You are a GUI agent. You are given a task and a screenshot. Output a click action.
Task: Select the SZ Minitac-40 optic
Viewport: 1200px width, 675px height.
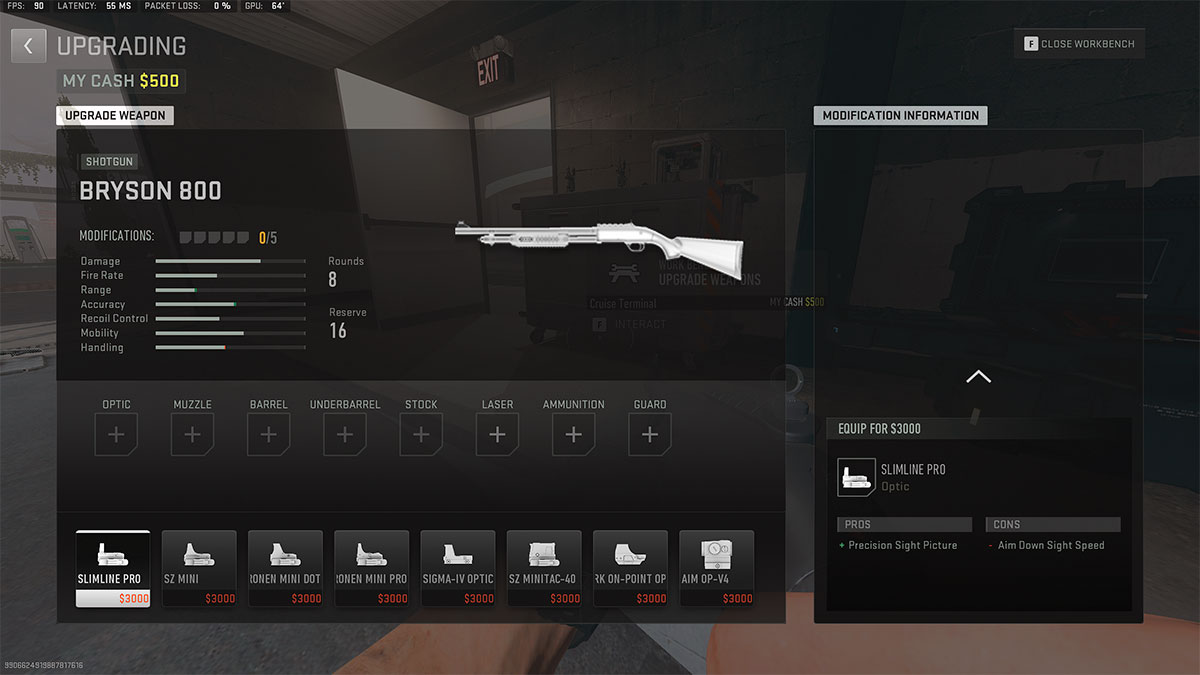544,568
